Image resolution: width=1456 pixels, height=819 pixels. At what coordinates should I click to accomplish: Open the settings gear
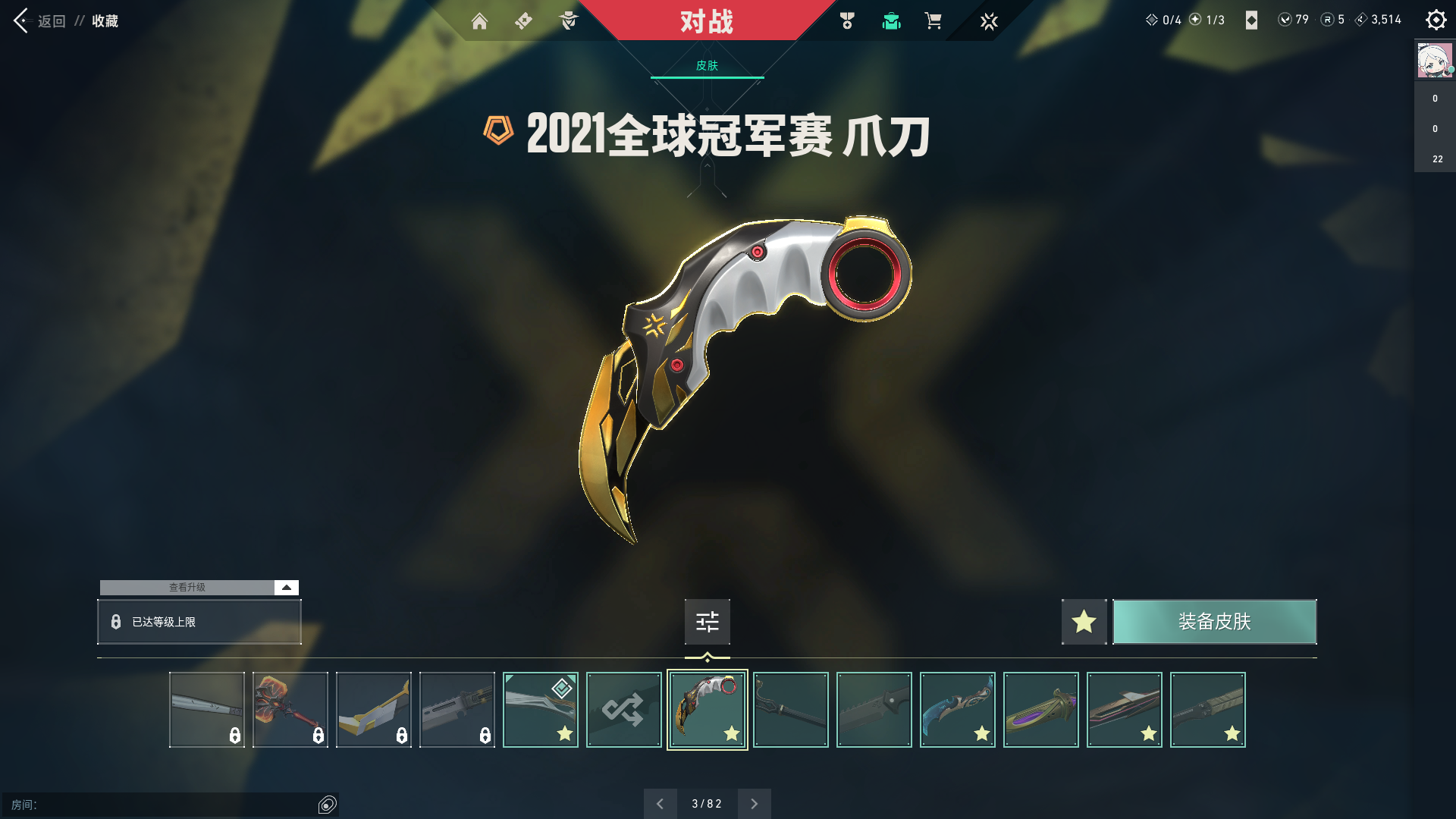[x=1436, y=20]
